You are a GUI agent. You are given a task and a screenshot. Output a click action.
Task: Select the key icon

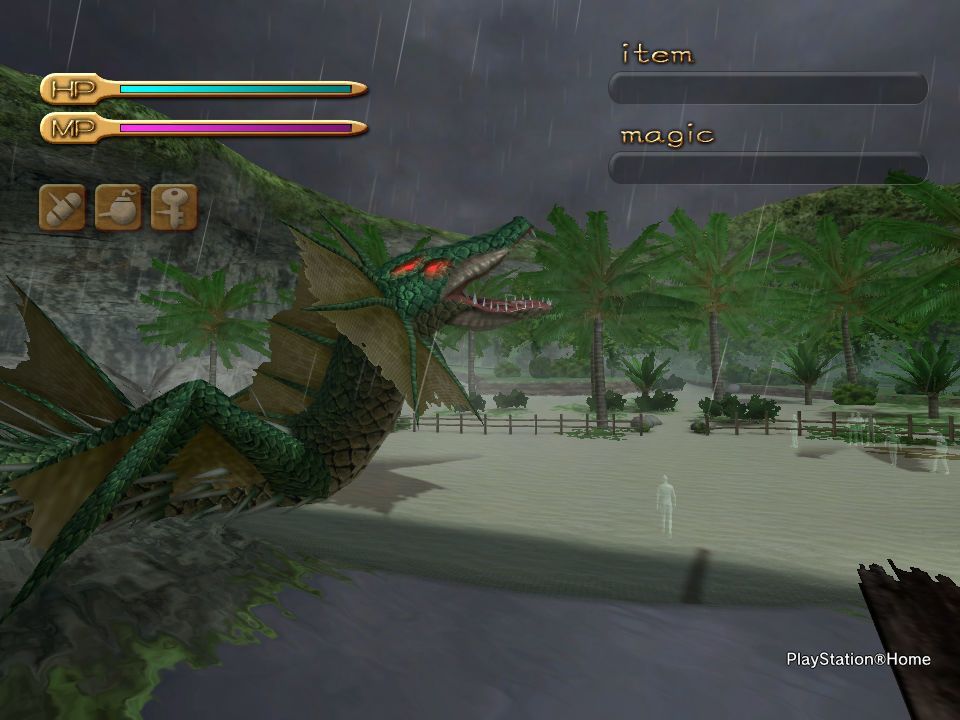click(174, 207)
